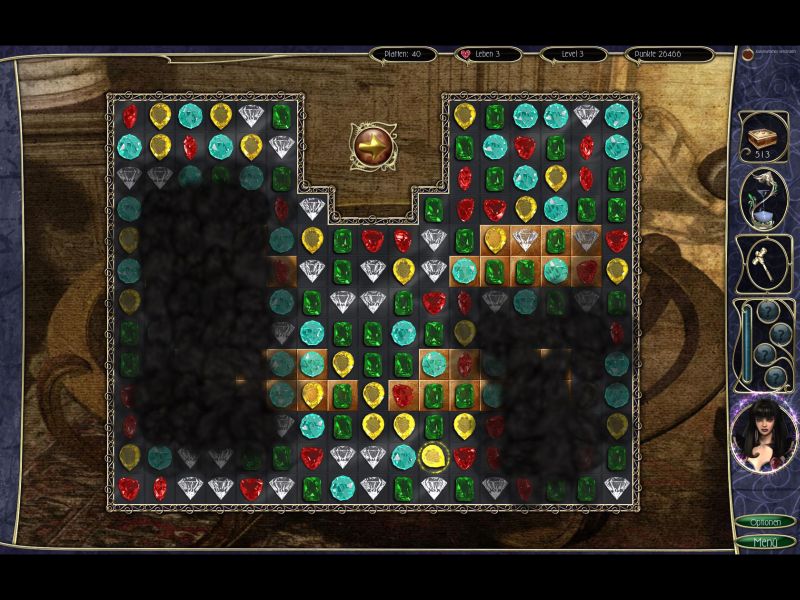Open the Optionen settings button
The height and width of the screenshot is (600, 800).
(x=765, y=522)
